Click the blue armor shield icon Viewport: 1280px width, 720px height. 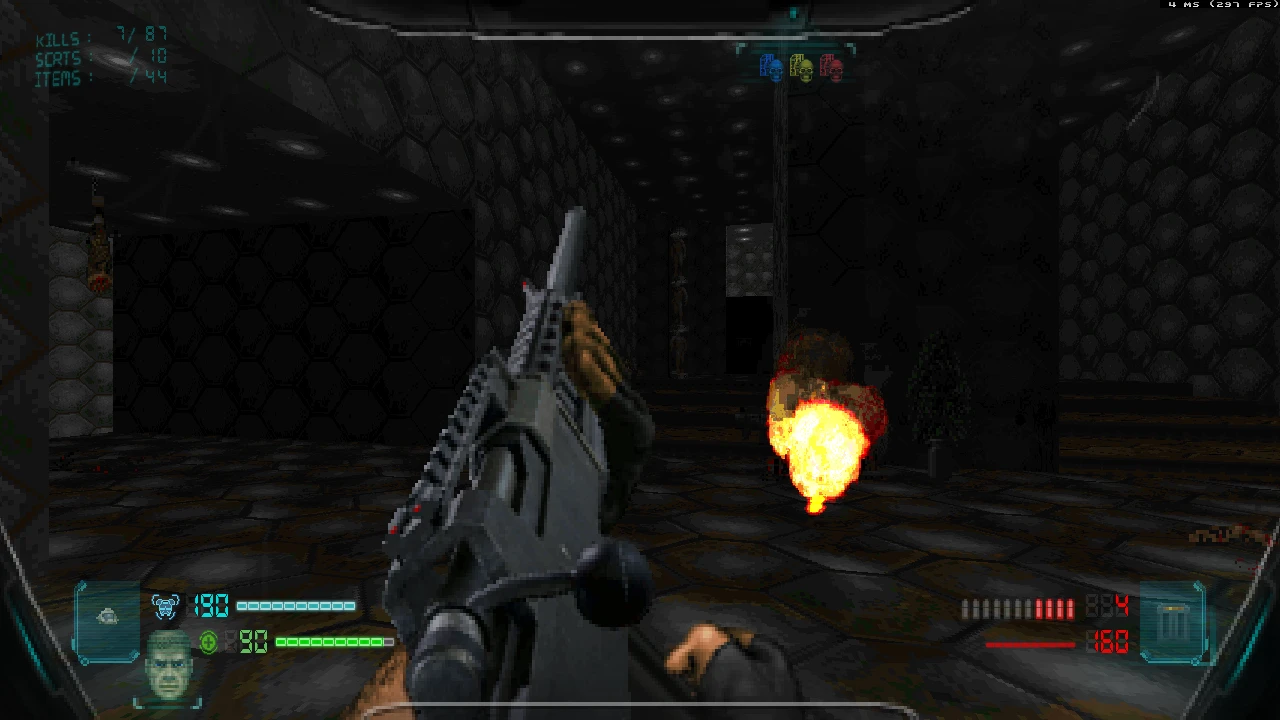166,605
